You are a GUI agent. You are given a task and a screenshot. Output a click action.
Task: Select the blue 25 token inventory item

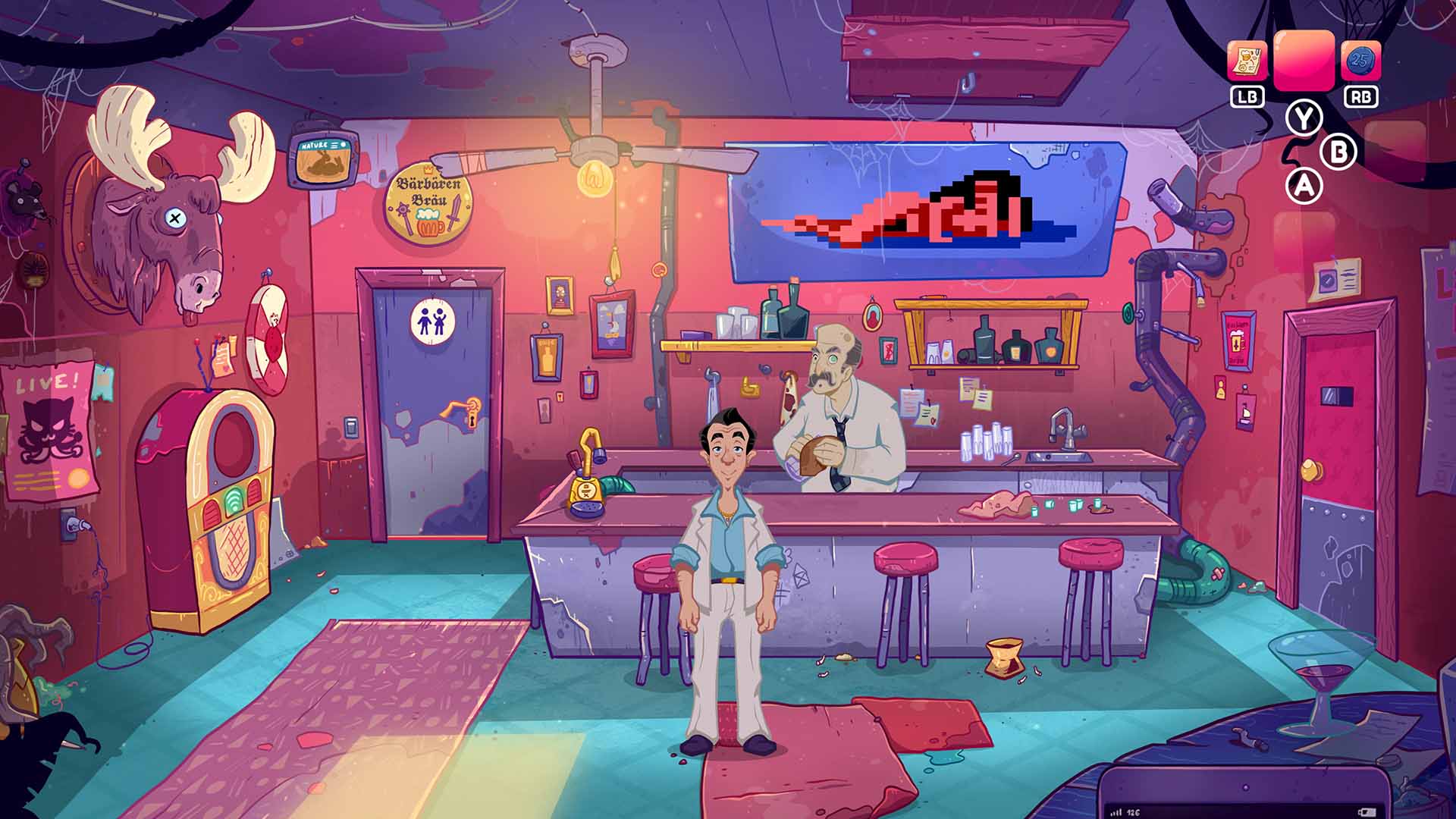pos(1360,61)
